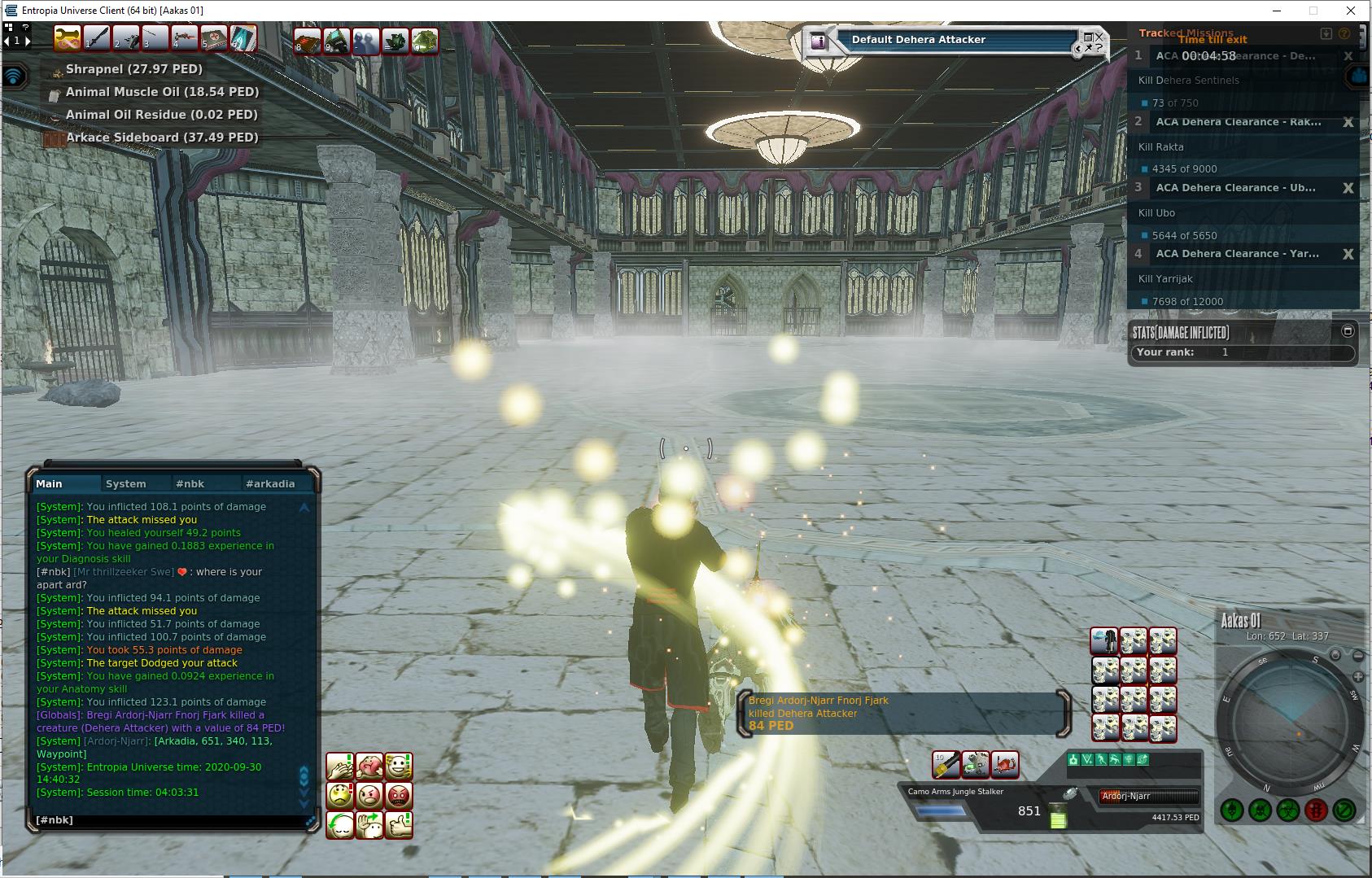Open the #arkadia chat channel tab
Viewport: 1372px width, 878px height.
tap(270, 483)
